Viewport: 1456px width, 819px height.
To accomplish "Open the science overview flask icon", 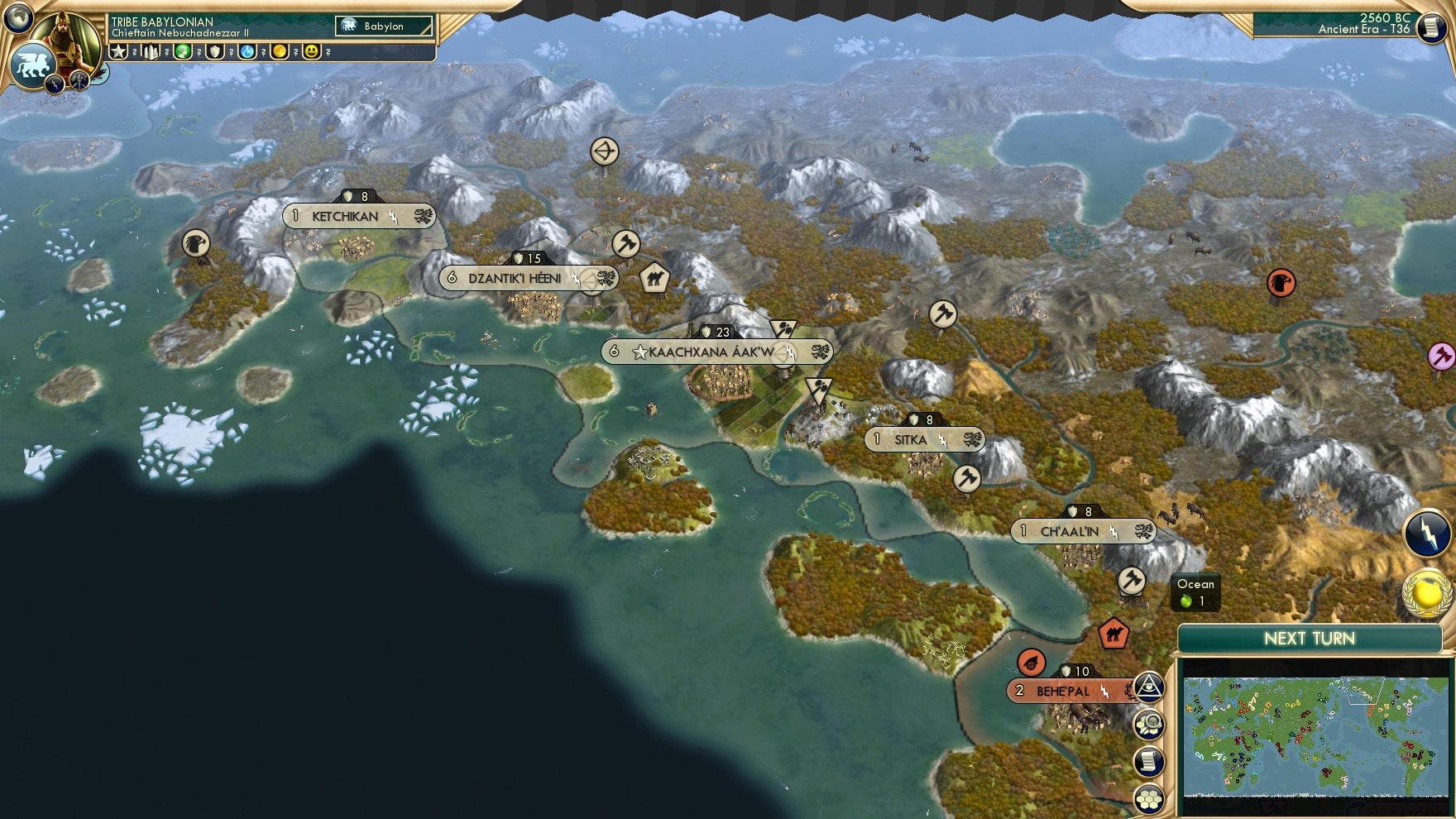I will coord(248,53).
